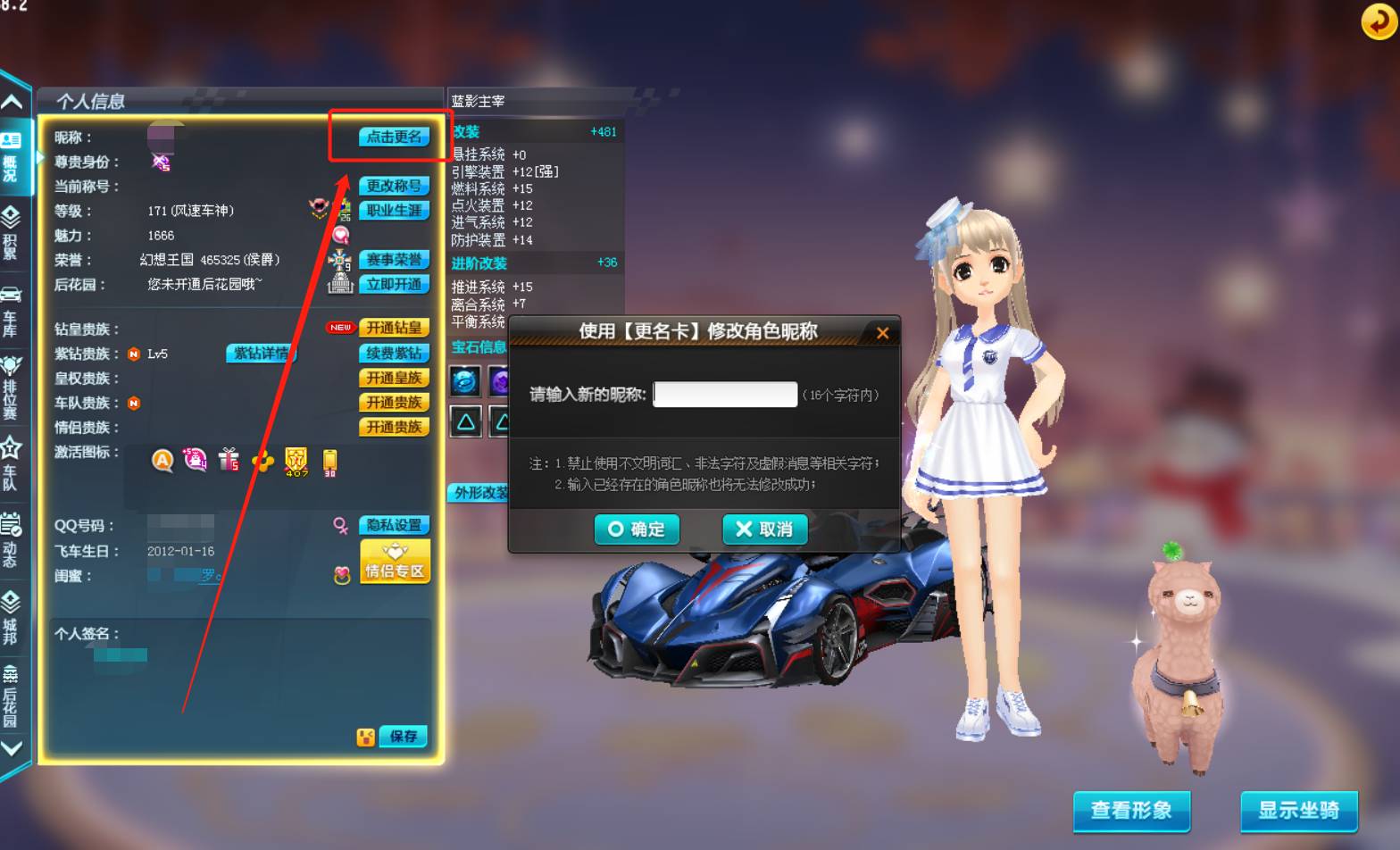Screen dimensions: 1400x850
Task: Select the gift box icon with number 5
Action: tap(228, 459)
